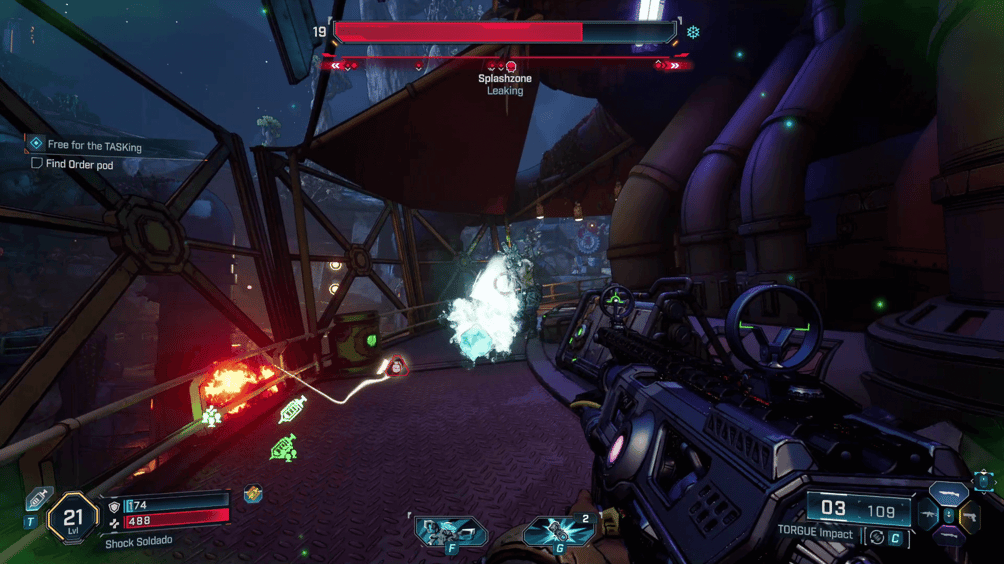Screen dimensions: 1004x564
Task: Tick the Find Order pod objective checkbox
Action: click(37, 164)
